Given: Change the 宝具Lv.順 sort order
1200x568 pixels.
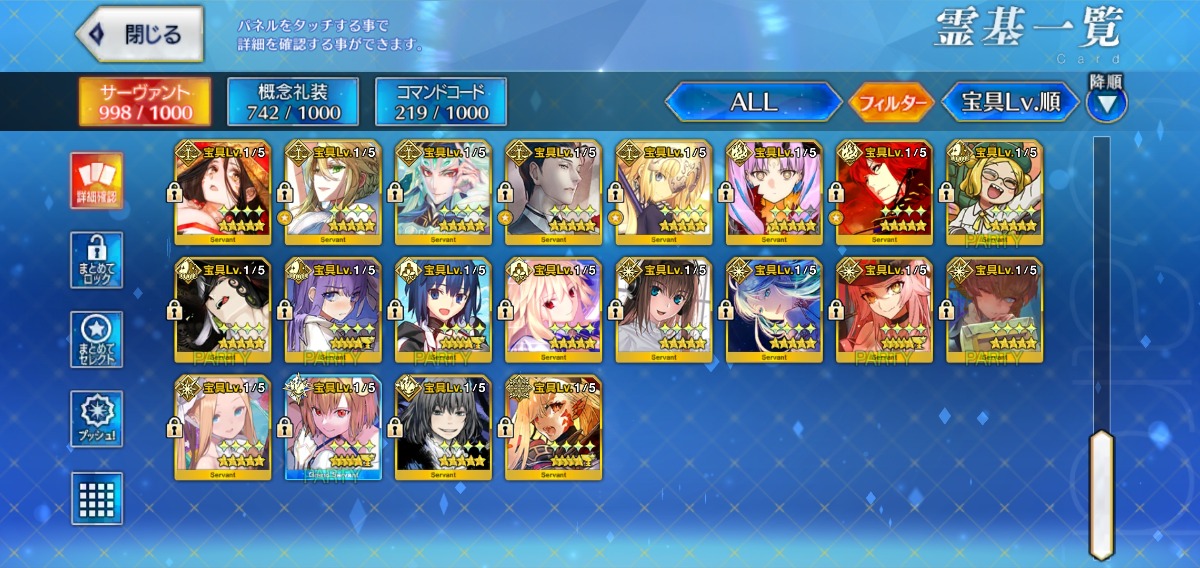Looking at the screenshot, I should click(x=1011, y=101).
